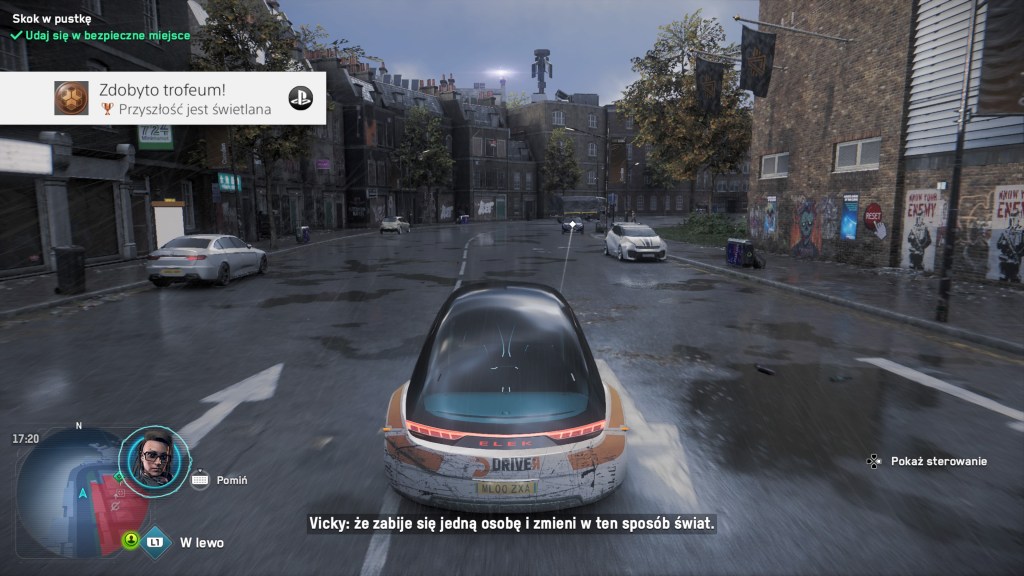Screen dimensions: 1024x576
Task: Click the bronze trophy thumbnail in the notification
Action: point(71,98)
